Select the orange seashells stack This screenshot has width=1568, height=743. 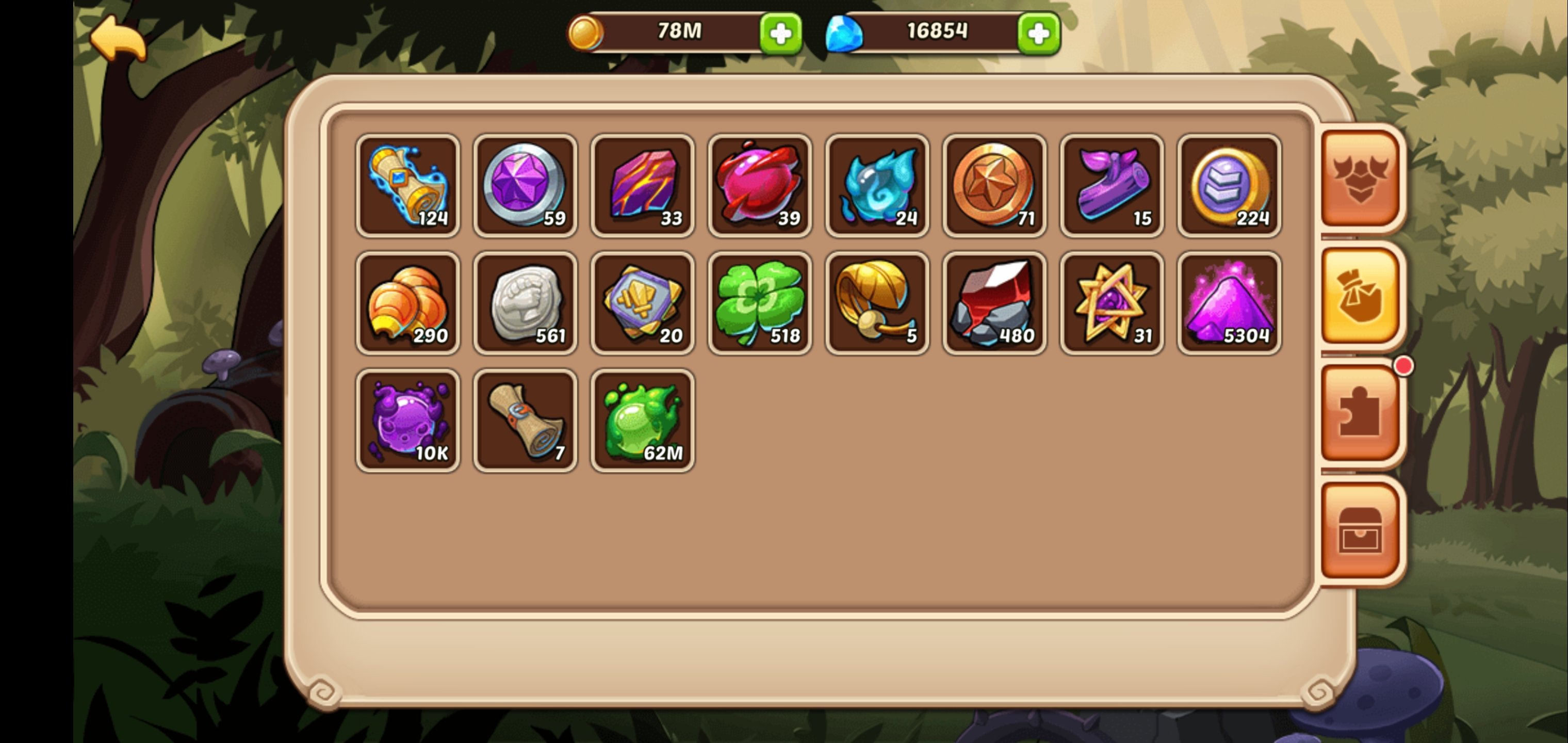click(x=407, y=303)
